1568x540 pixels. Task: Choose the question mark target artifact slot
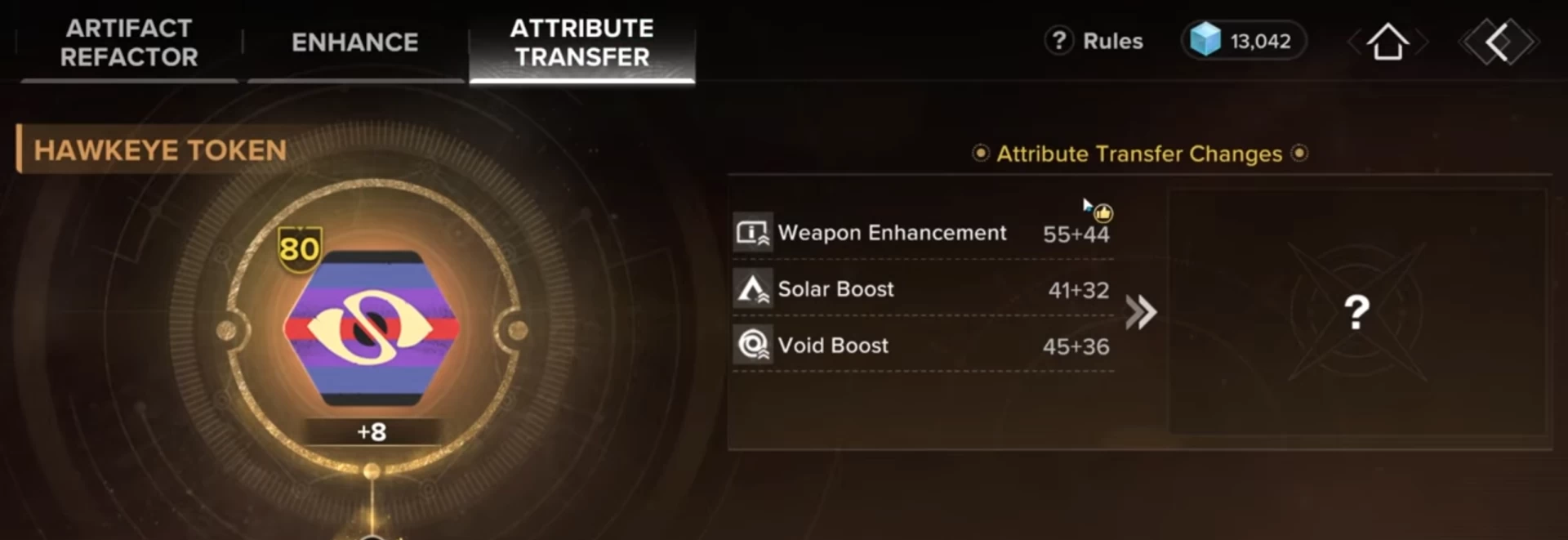click(1356, 312)
